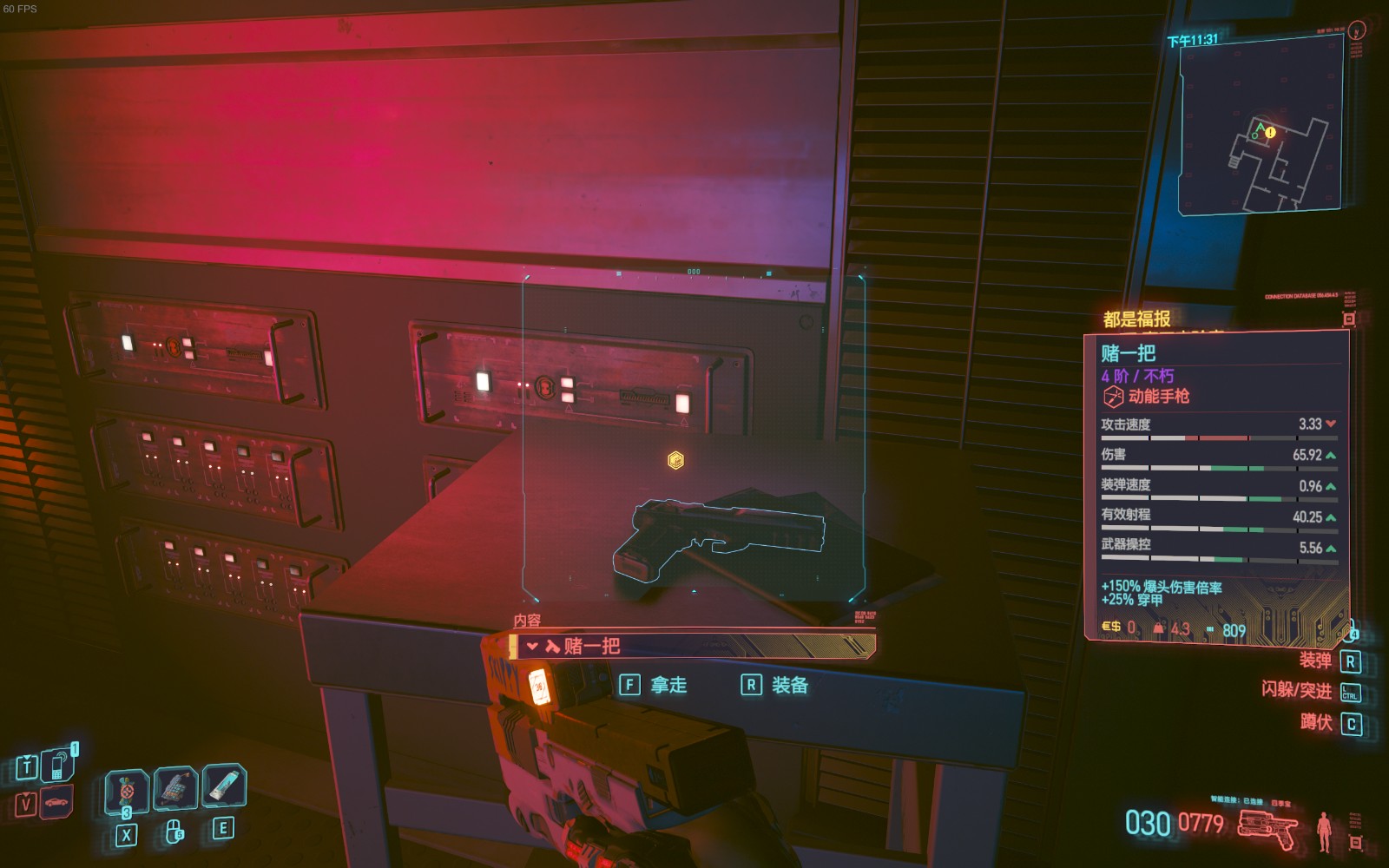Image resolution: width=1389 pixels, height=868 pixels.
Task: Select the keypad gadget quick slot
Action: point(175,788)
